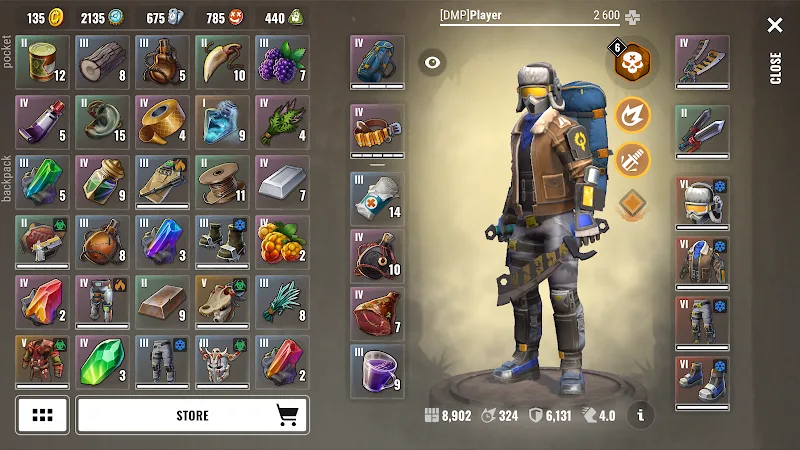
Task: Pick the green emerald gem slot
Action: coord(102,361)
